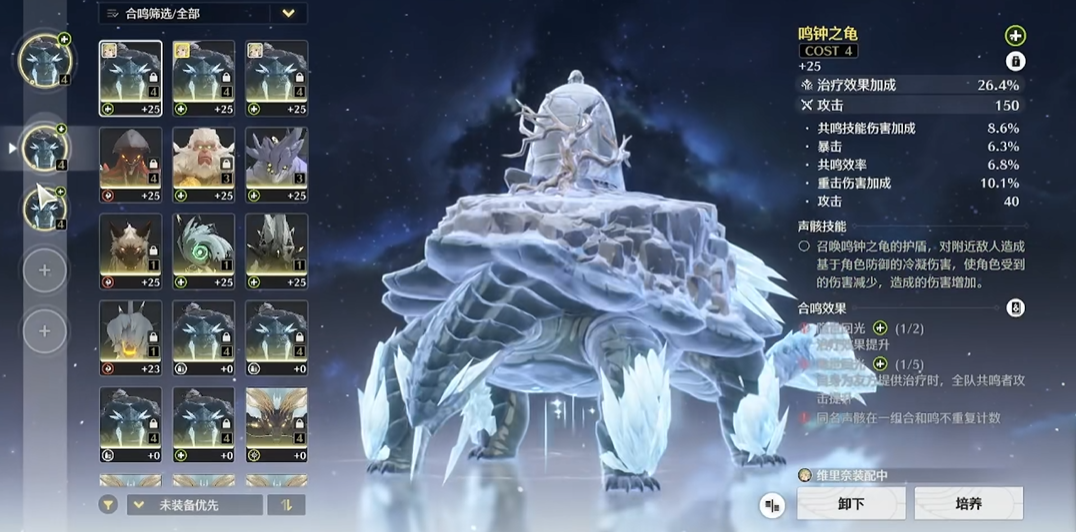
Task: Open the 培养 (upgrade) screen
Action: pos(968,504)
